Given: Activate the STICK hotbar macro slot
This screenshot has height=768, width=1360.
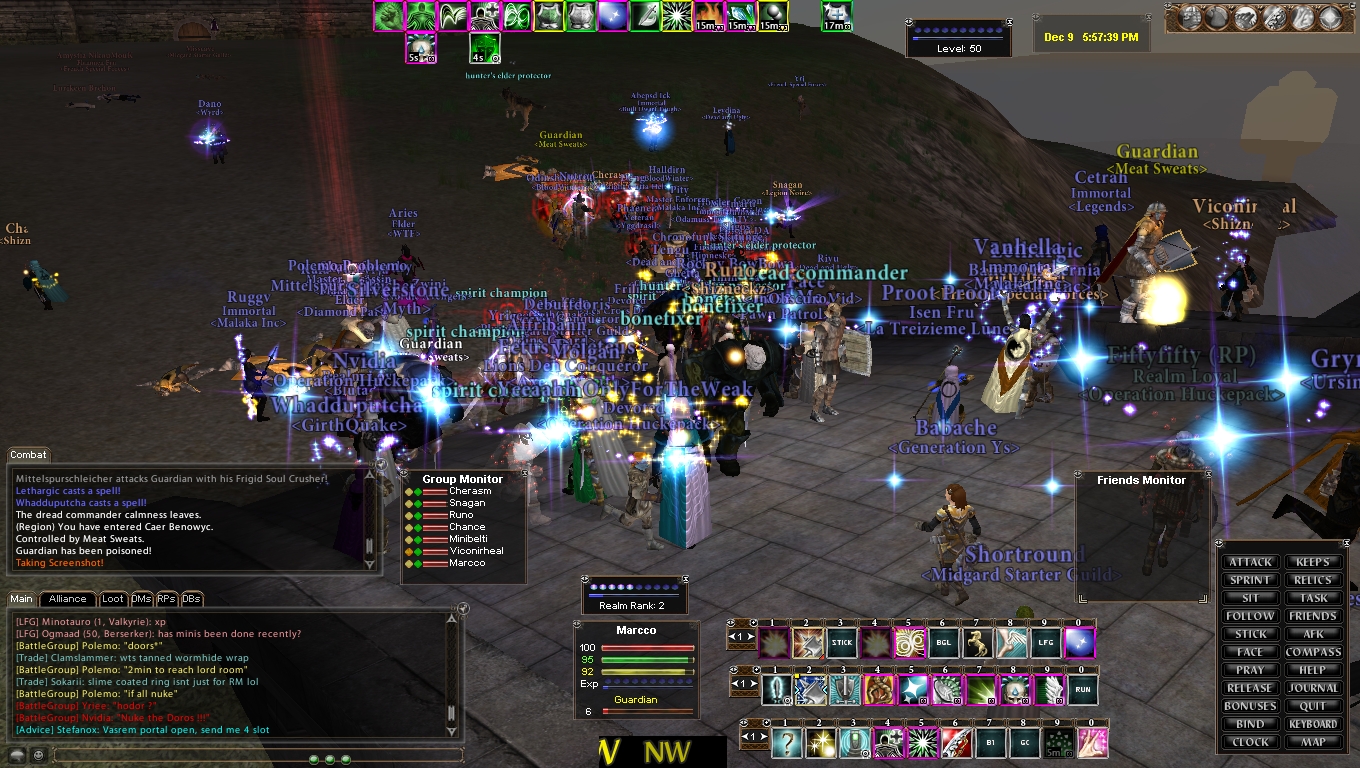Looking at the screenshot, I should pos(841,643).
